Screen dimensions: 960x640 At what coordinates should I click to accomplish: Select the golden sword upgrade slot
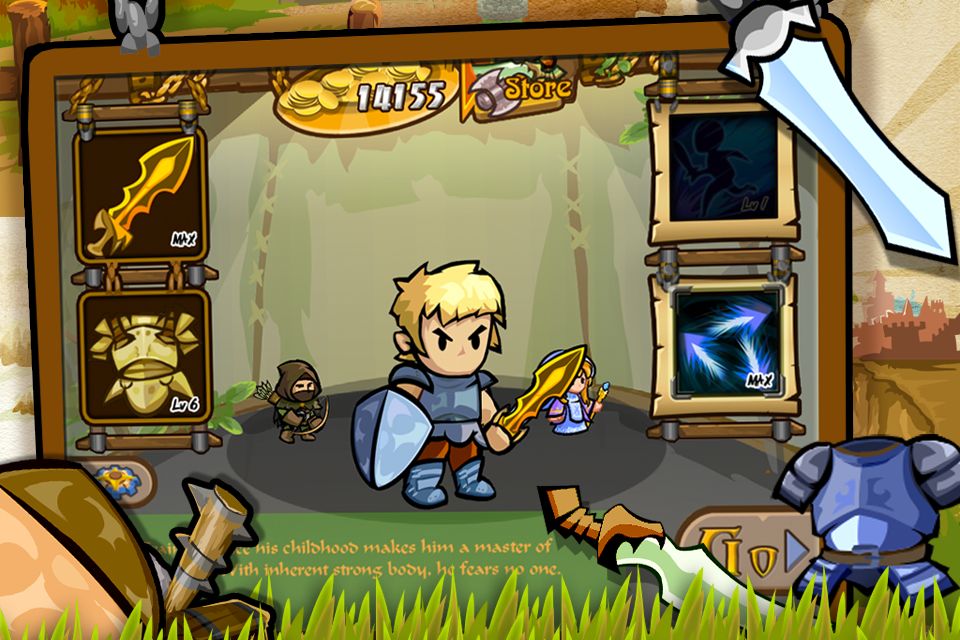140,195
